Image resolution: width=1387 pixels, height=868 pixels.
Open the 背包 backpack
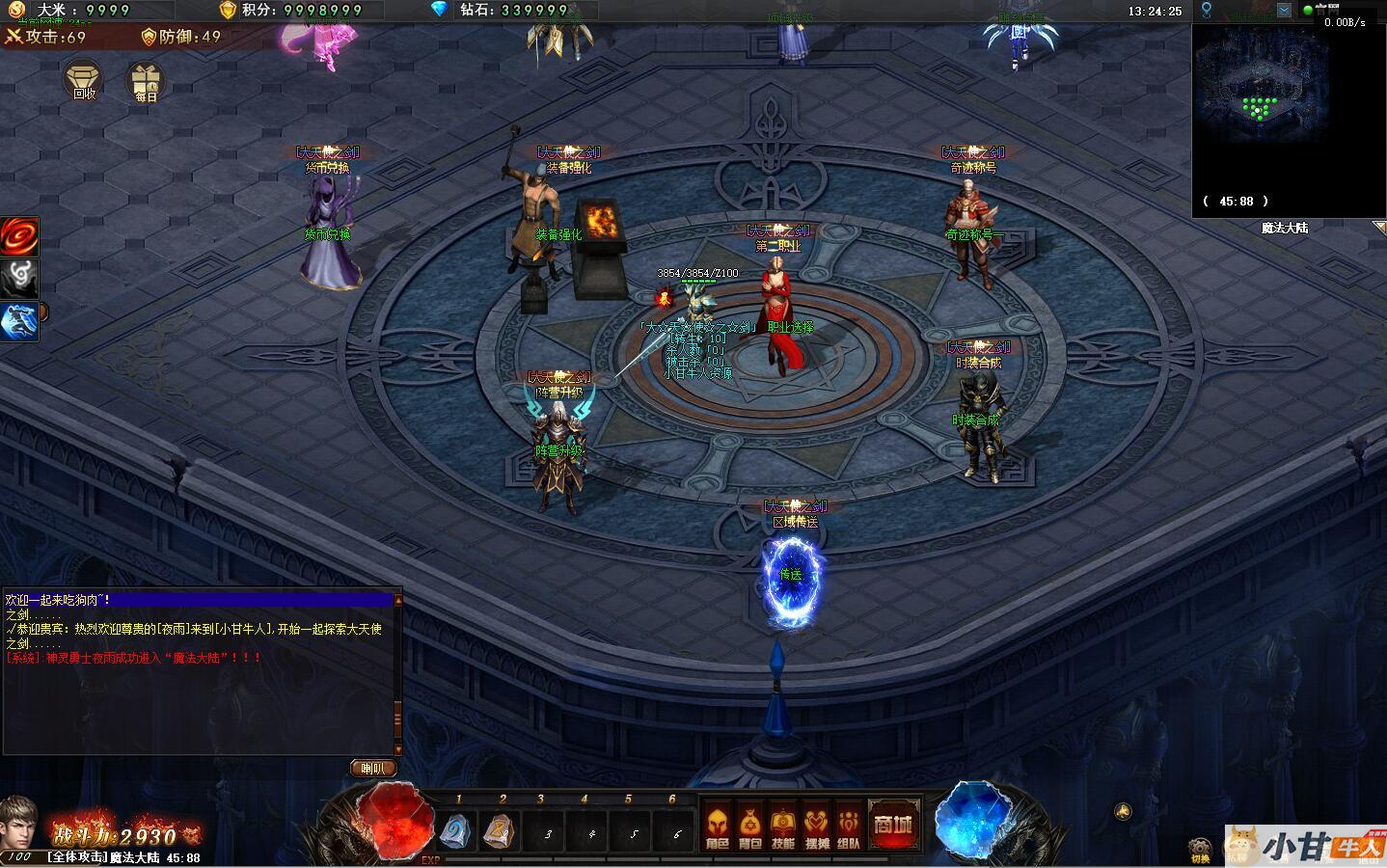(x=749, y=827)
